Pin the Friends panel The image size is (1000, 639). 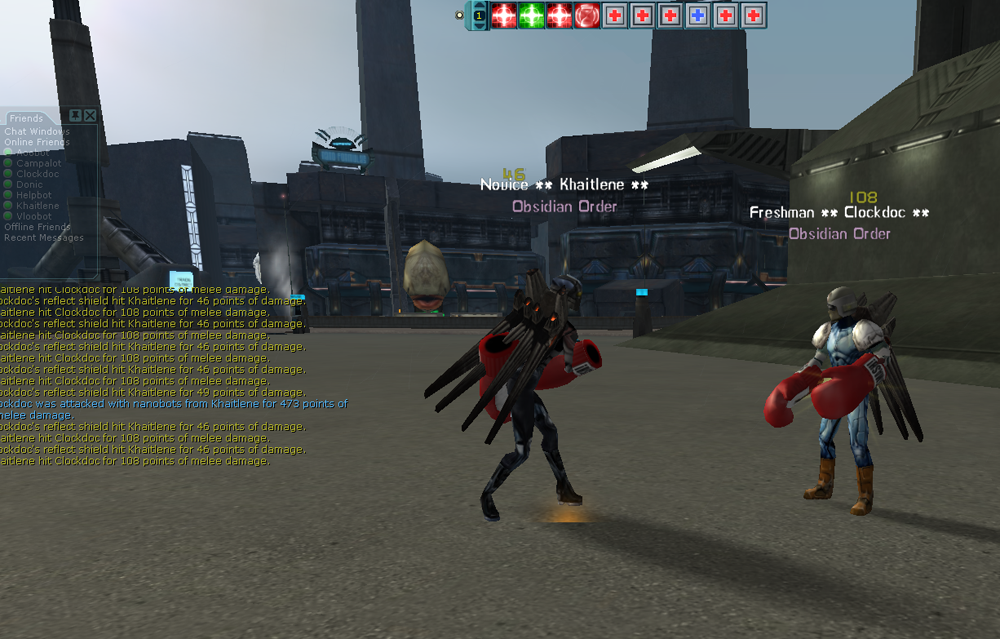[x=76, y=116]
